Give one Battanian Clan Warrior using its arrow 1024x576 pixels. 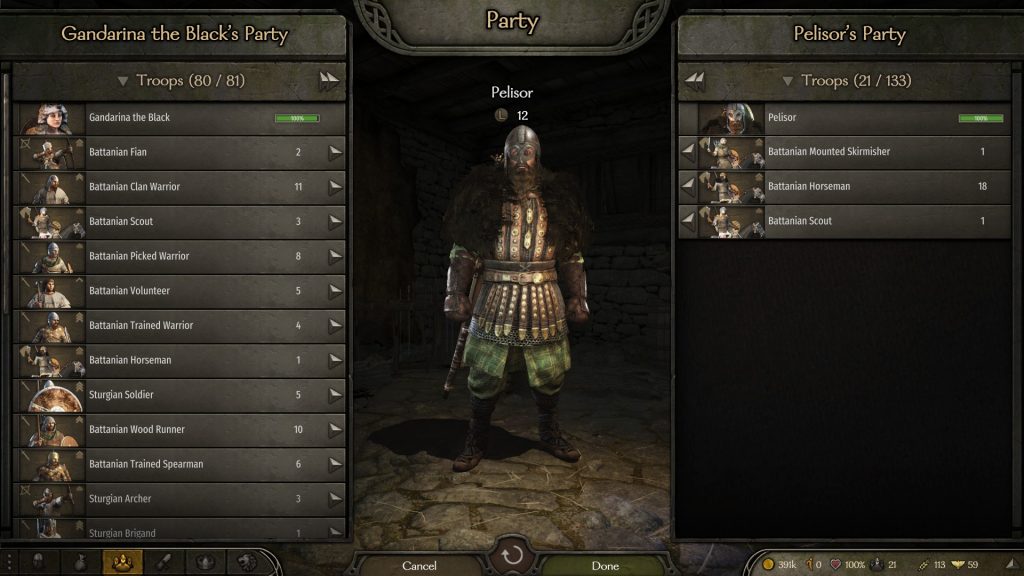click(x=335, y=187)
